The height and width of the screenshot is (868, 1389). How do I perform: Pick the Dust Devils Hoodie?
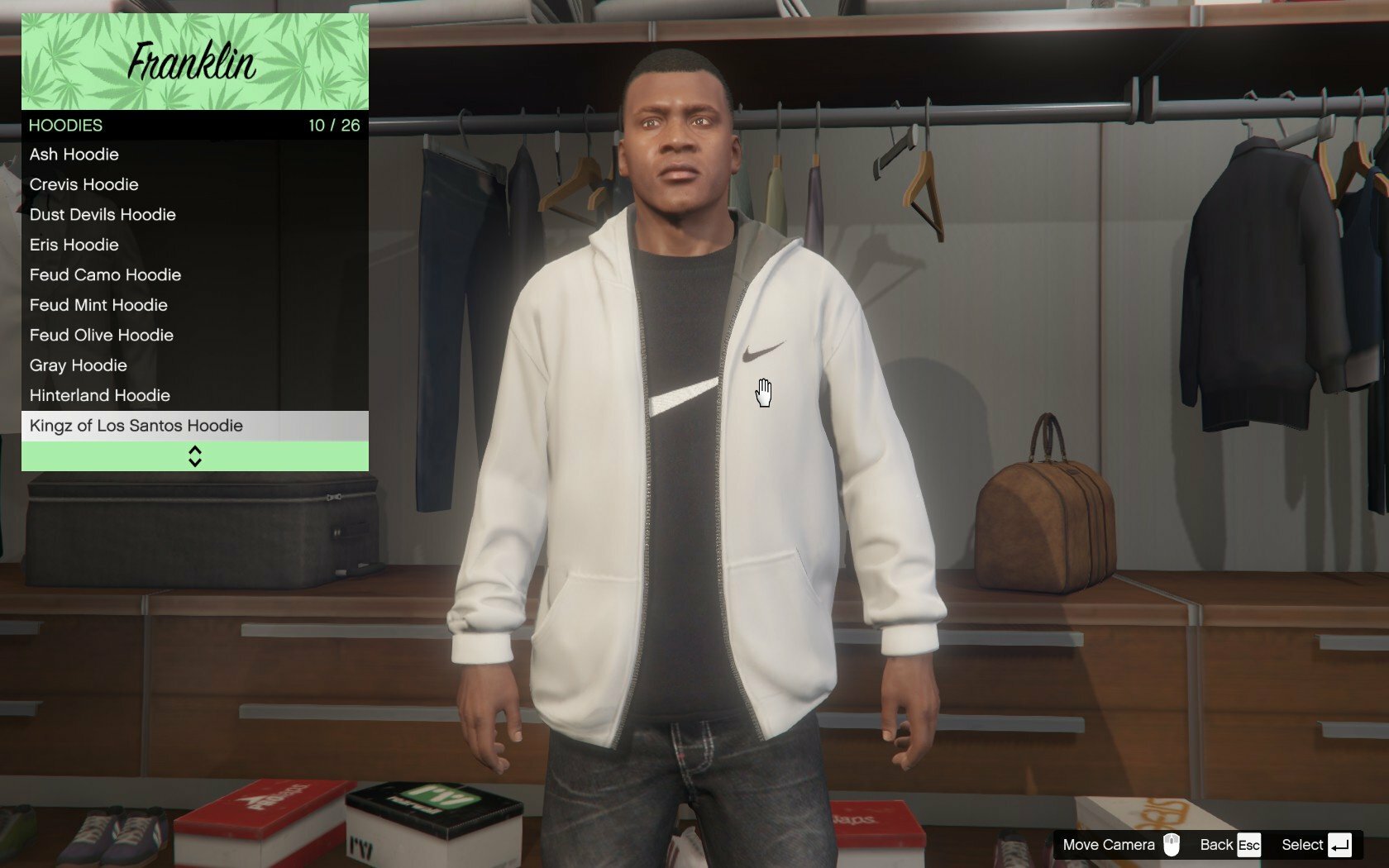pyautogui.click(x=103, y=215)
